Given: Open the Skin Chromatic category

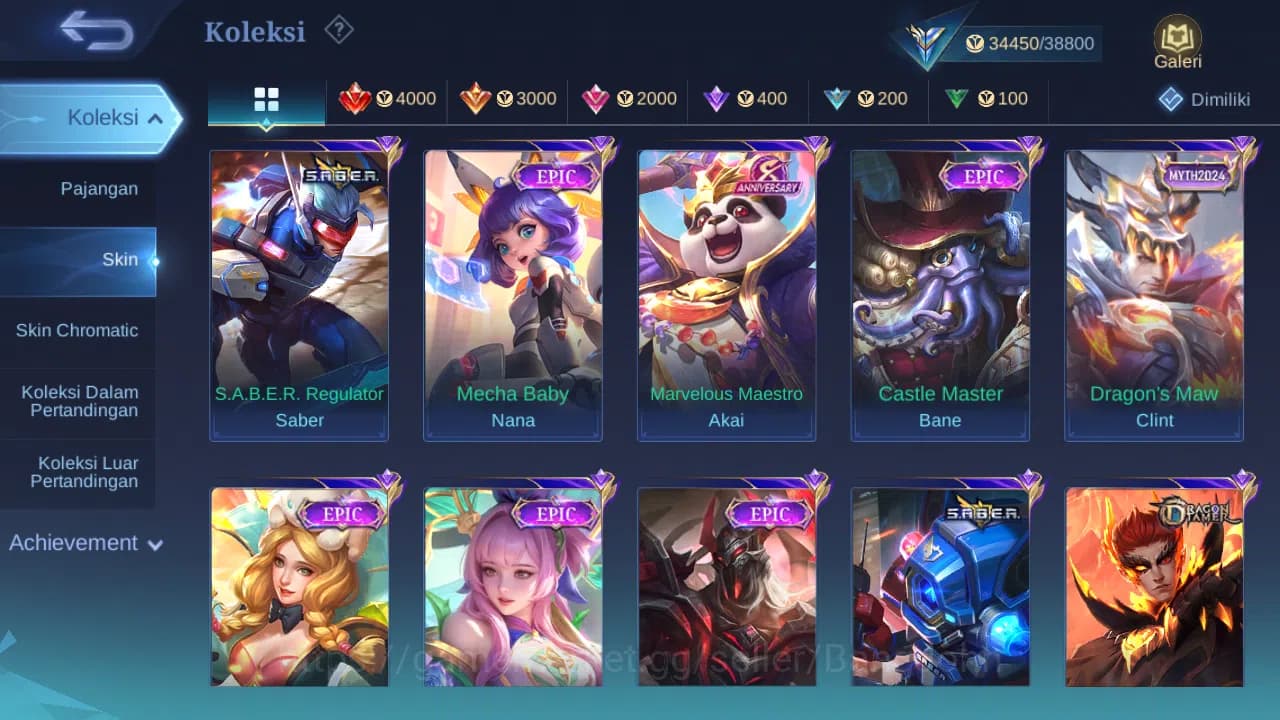Looking at the screenshot, I should (78, 330).
